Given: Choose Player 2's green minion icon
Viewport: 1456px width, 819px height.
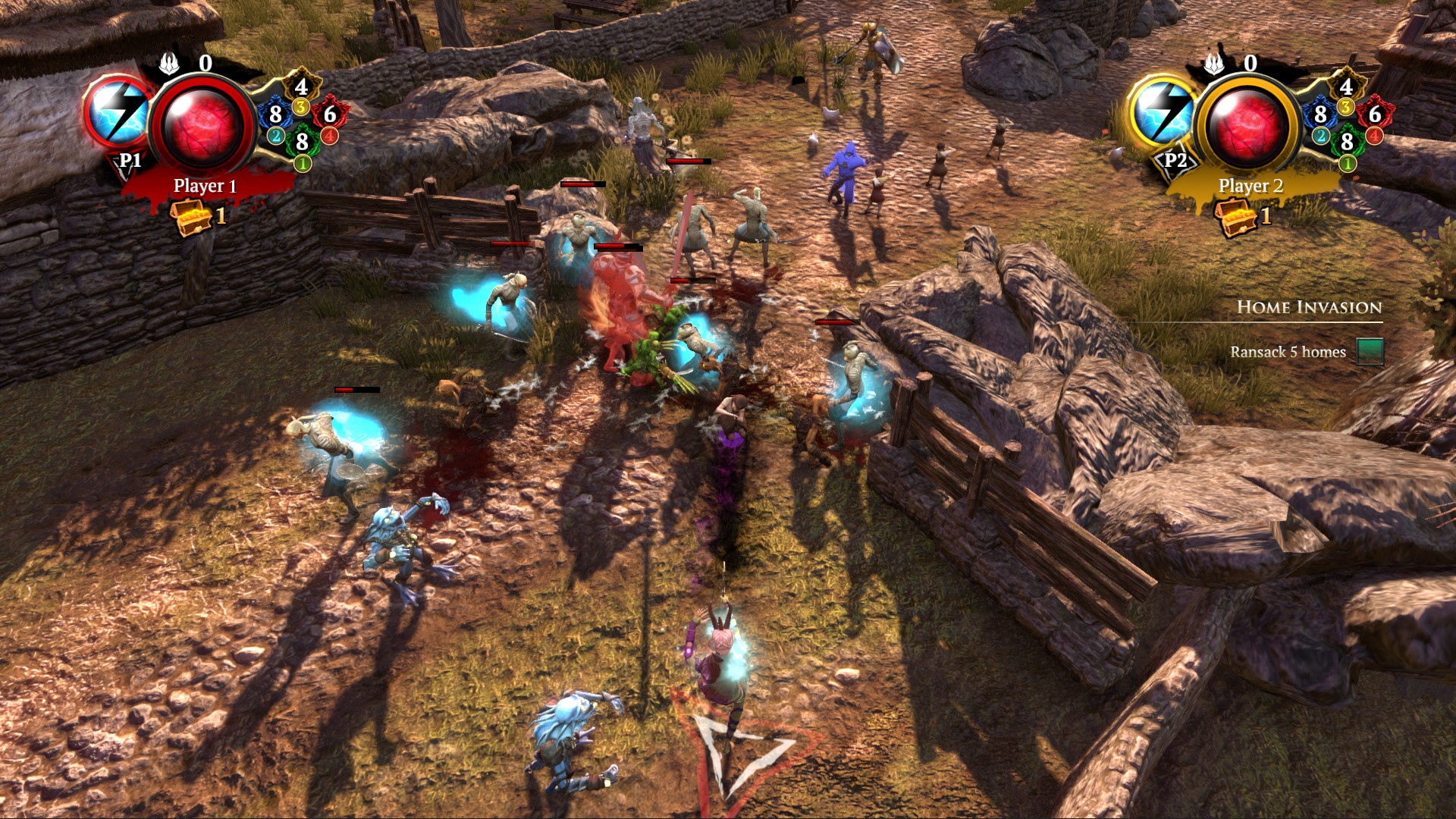Looking at the screenshot, I should [x=1347, y=142].
